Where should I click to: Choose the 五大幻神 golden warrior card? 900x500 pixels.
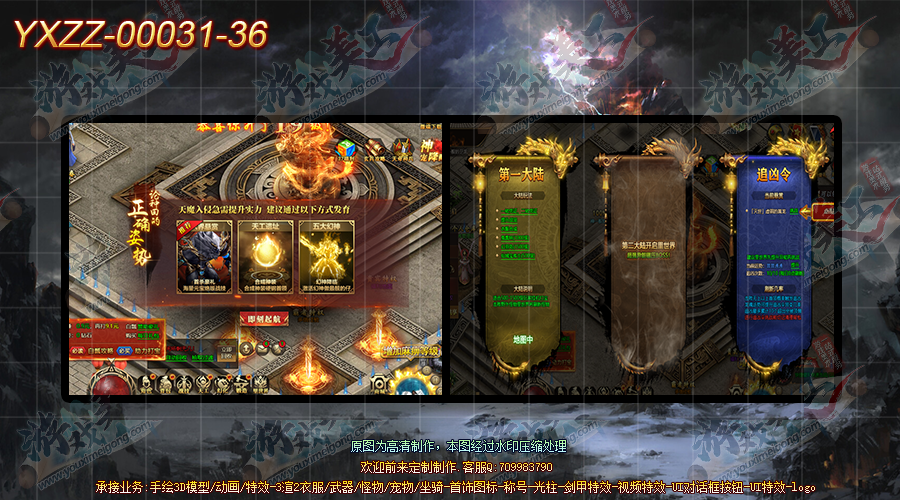[x=326, y=258]
